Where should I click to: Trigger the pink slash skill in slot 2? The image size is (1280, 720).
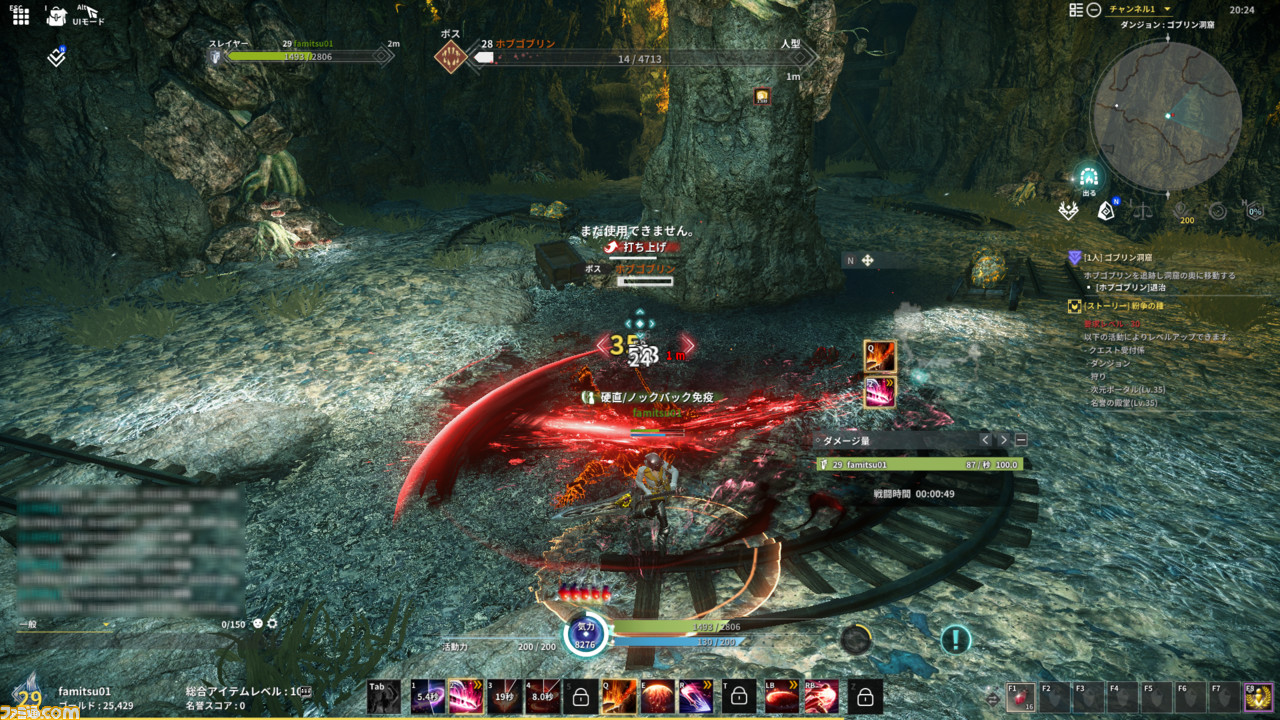click(x=465, y=696)
